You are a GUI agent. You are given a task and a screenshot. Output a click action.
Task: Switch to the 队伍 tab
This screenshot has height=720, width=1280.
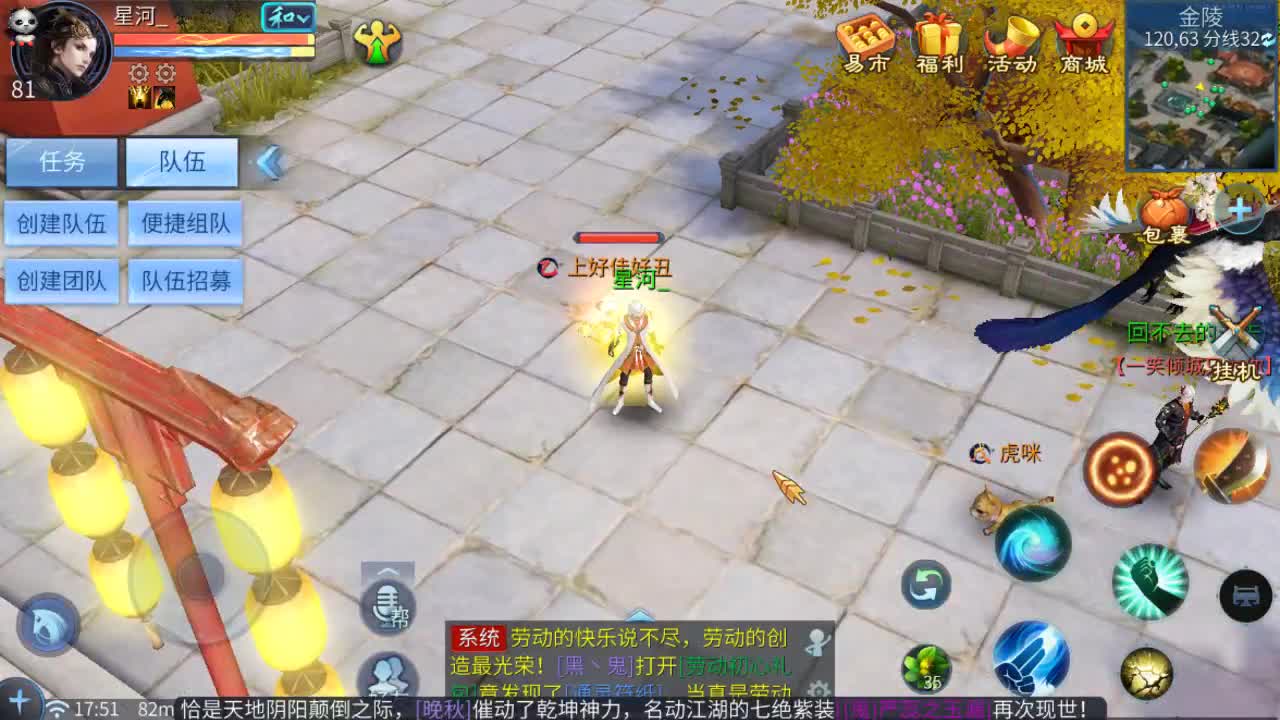[181, 161]
